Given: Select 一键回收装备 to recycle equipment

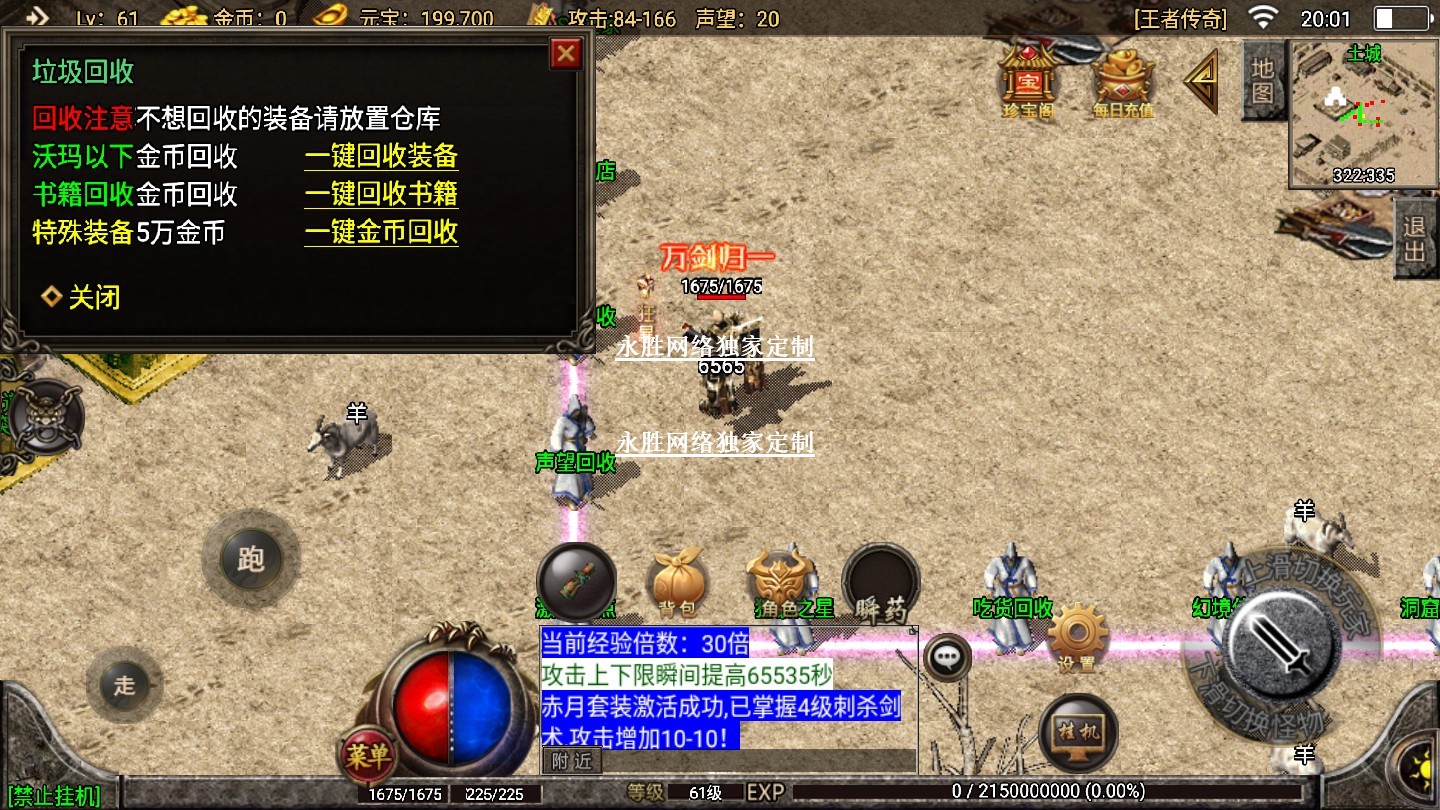Looking at the screenshot, I should [x=381, y=156].
